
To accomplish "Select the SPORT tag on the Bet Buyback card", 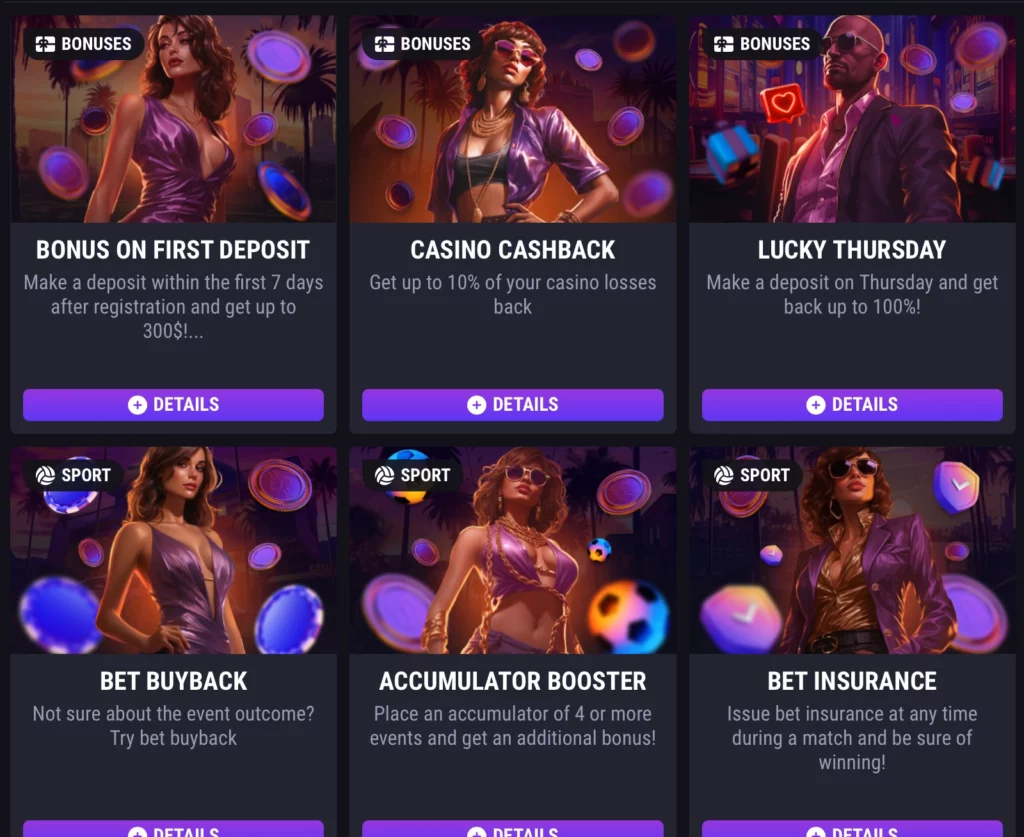I will [x=73, y=475].
